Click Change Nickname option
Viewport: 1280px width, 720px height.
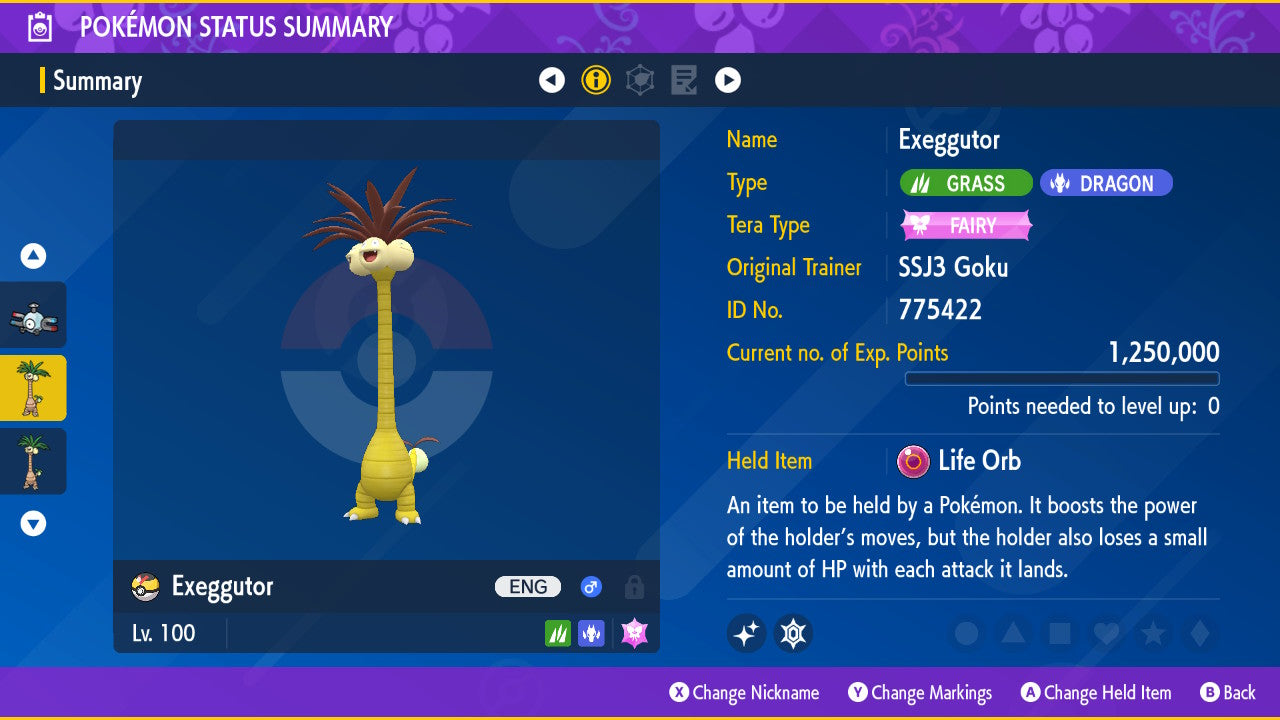[x=744, y=693]
